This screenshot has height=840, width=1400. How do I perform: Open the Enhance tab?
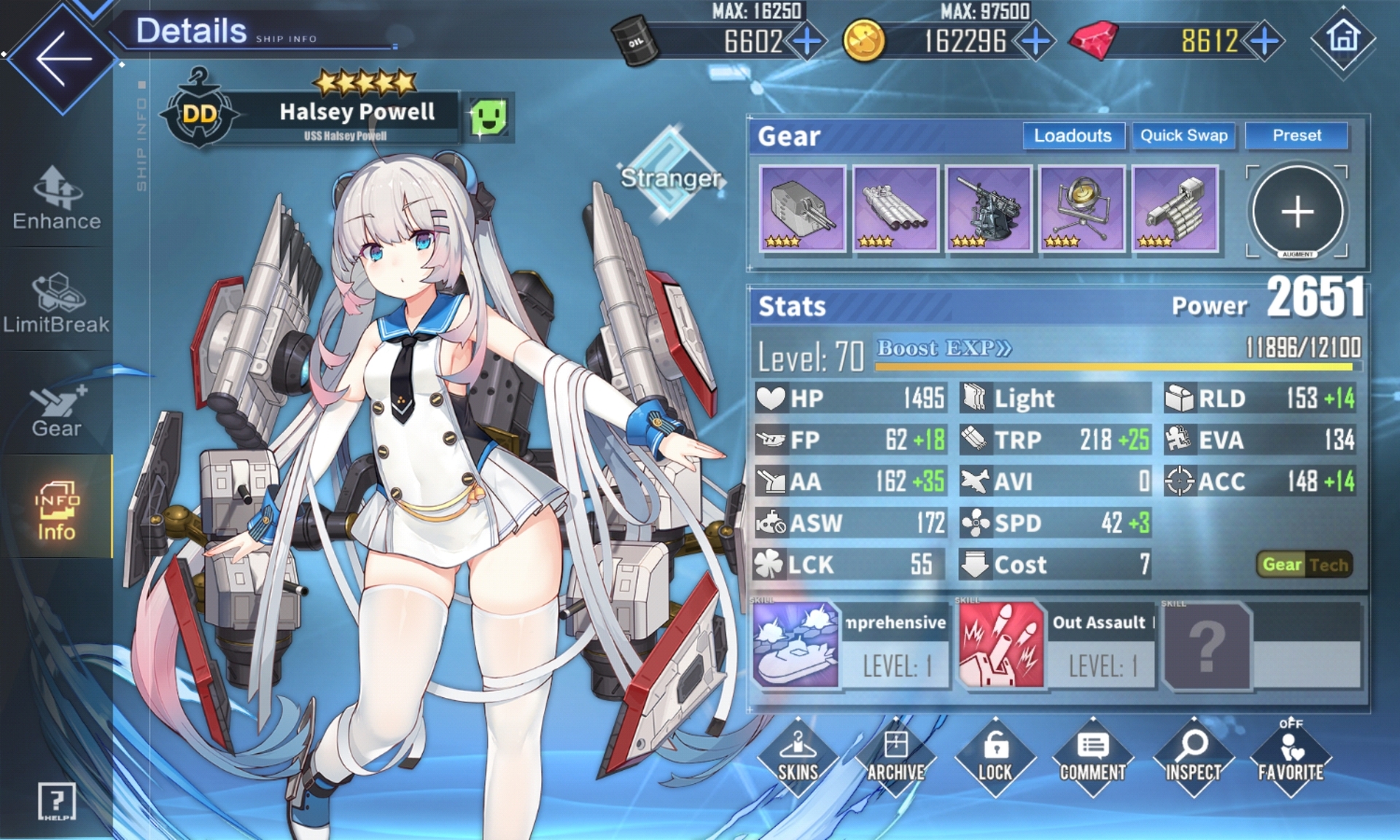57,199
